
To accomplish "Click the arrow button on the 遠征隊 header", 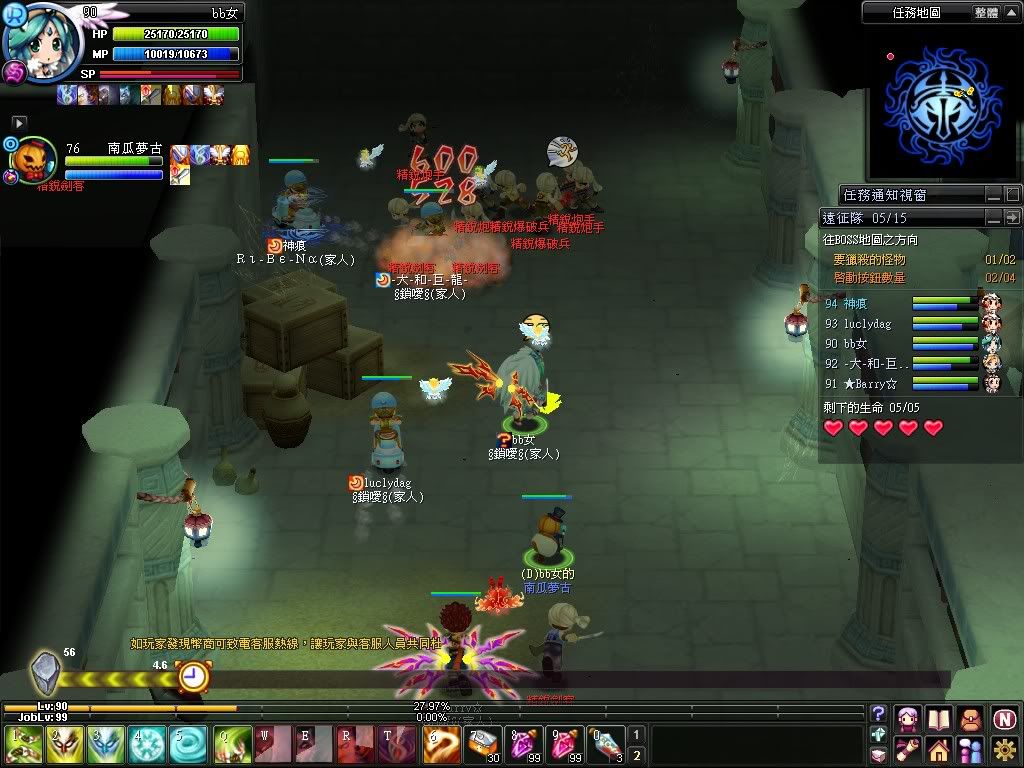I will [x=1012, y=217].
